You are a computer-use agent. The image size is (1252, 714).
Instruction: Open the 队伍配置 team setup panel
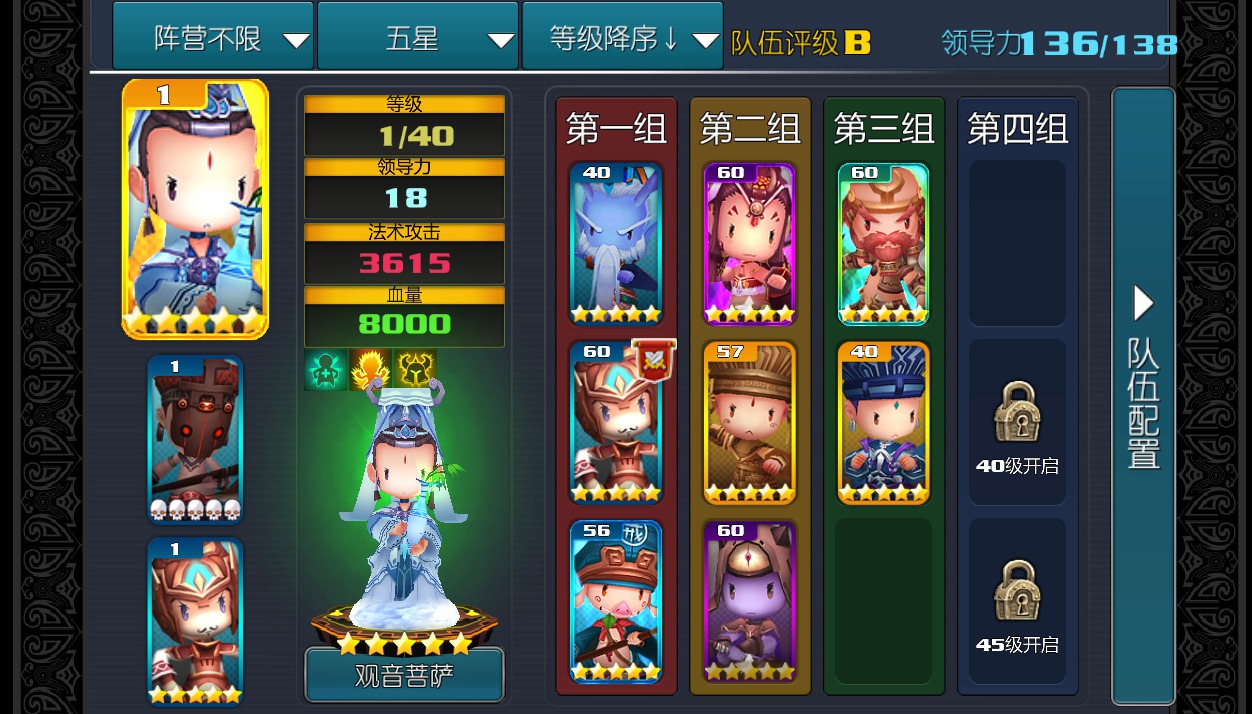pyautogui.click(x=1143, y=395)
